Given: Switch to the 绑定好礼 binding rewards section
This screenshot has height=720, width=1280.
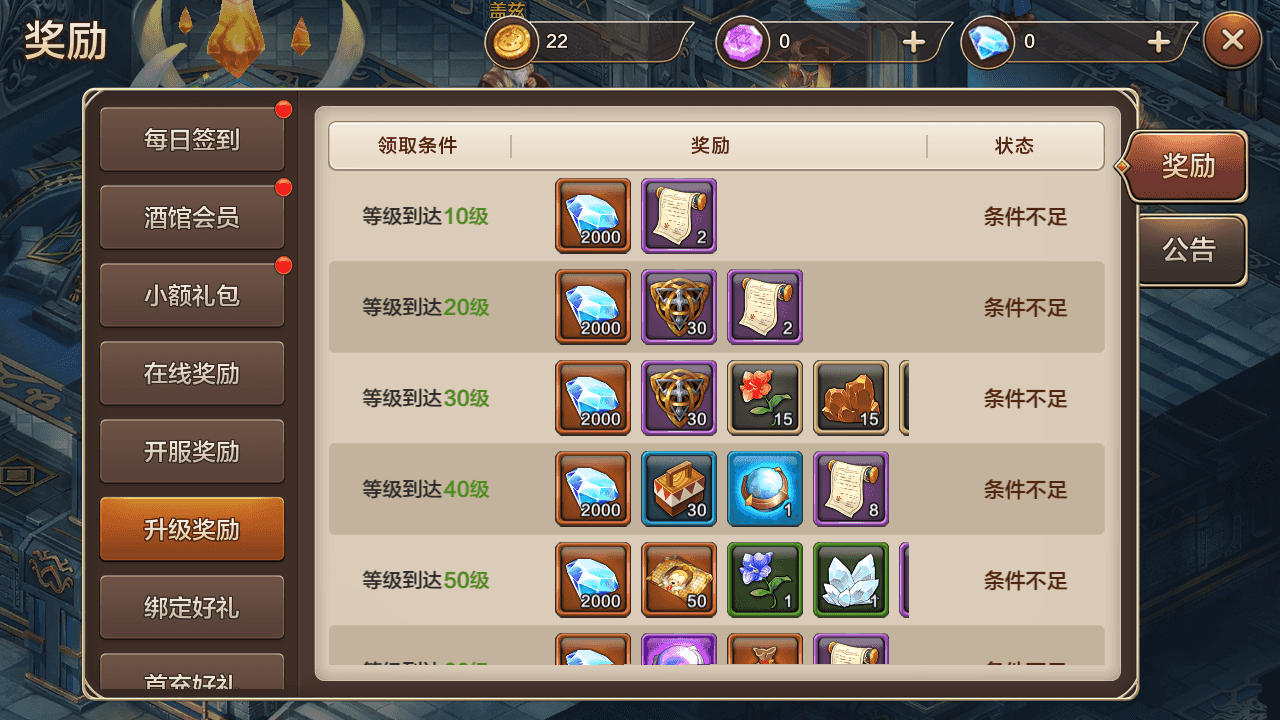Looking at the screenshot, I should pyautogui.click(x=191, y=607).
